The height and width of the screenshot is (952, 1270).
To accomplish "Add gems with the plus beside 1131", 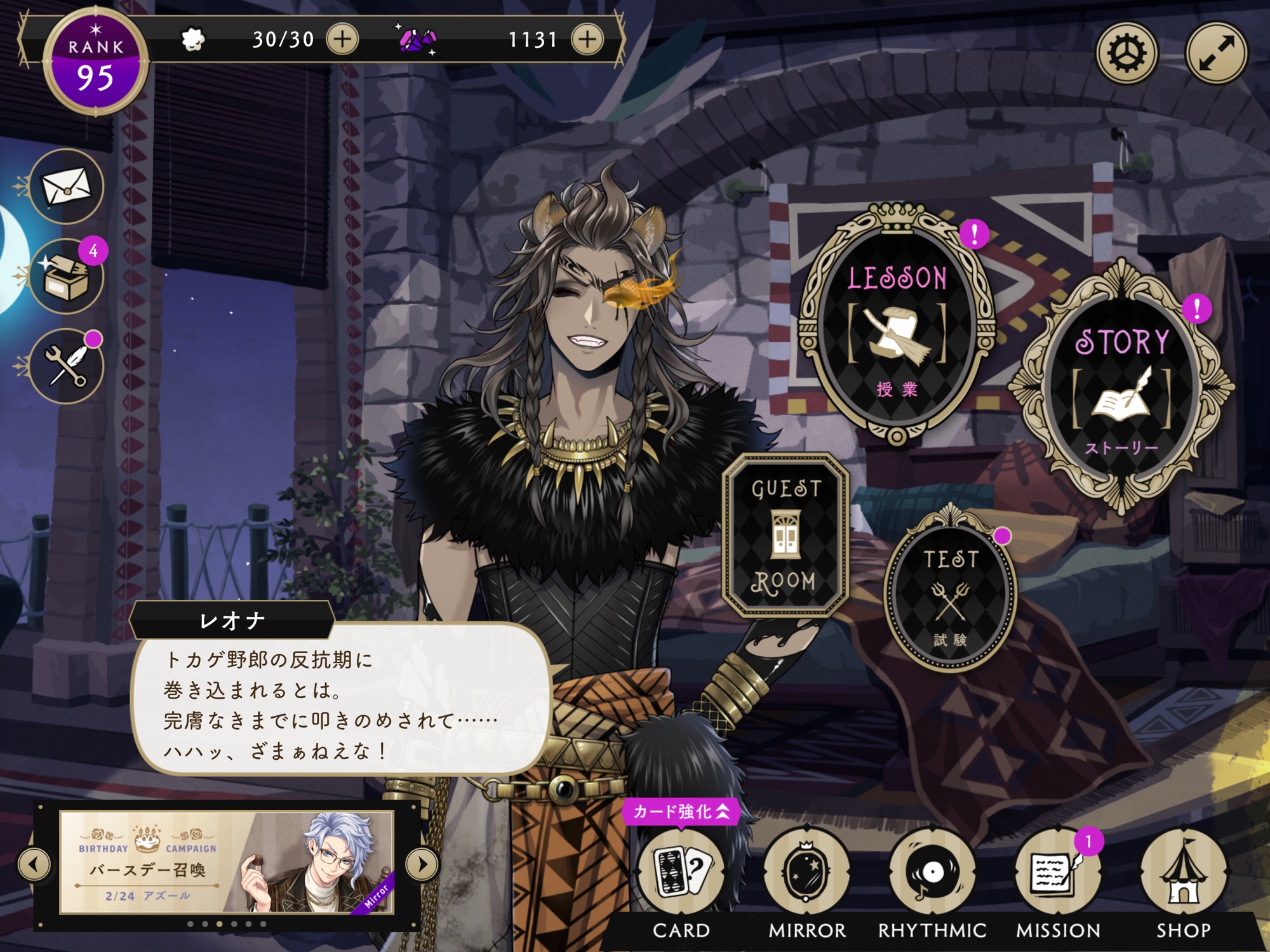I will click(587, 39).
